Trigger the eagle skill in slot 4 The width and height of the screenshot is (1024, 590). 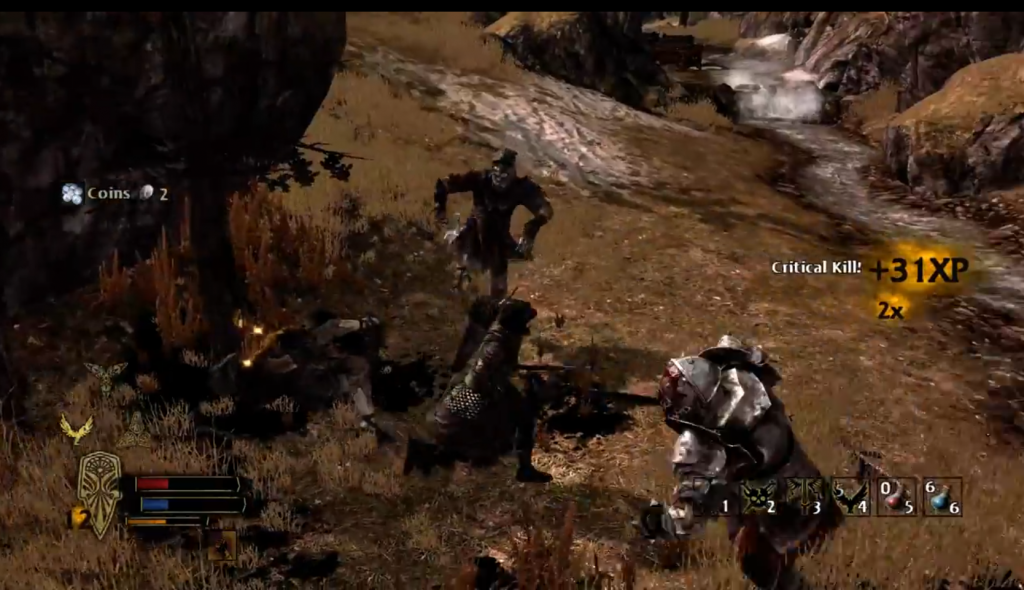tap(851, 496)
